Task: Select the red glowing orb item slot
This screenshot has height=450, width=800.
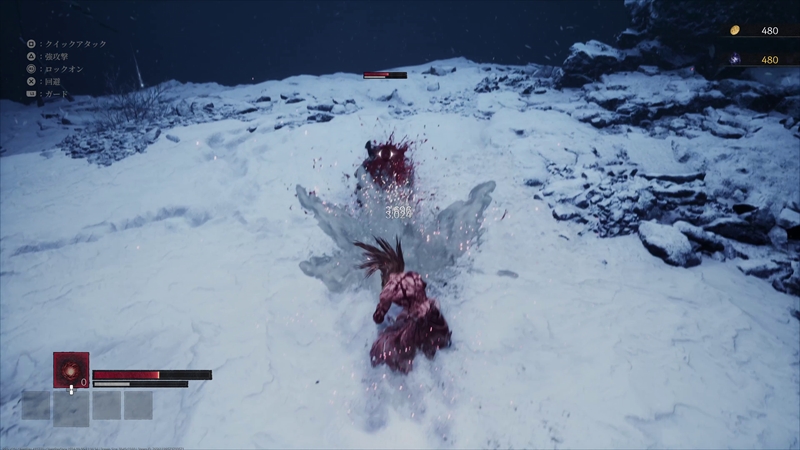Action: [x=71, y=369]
